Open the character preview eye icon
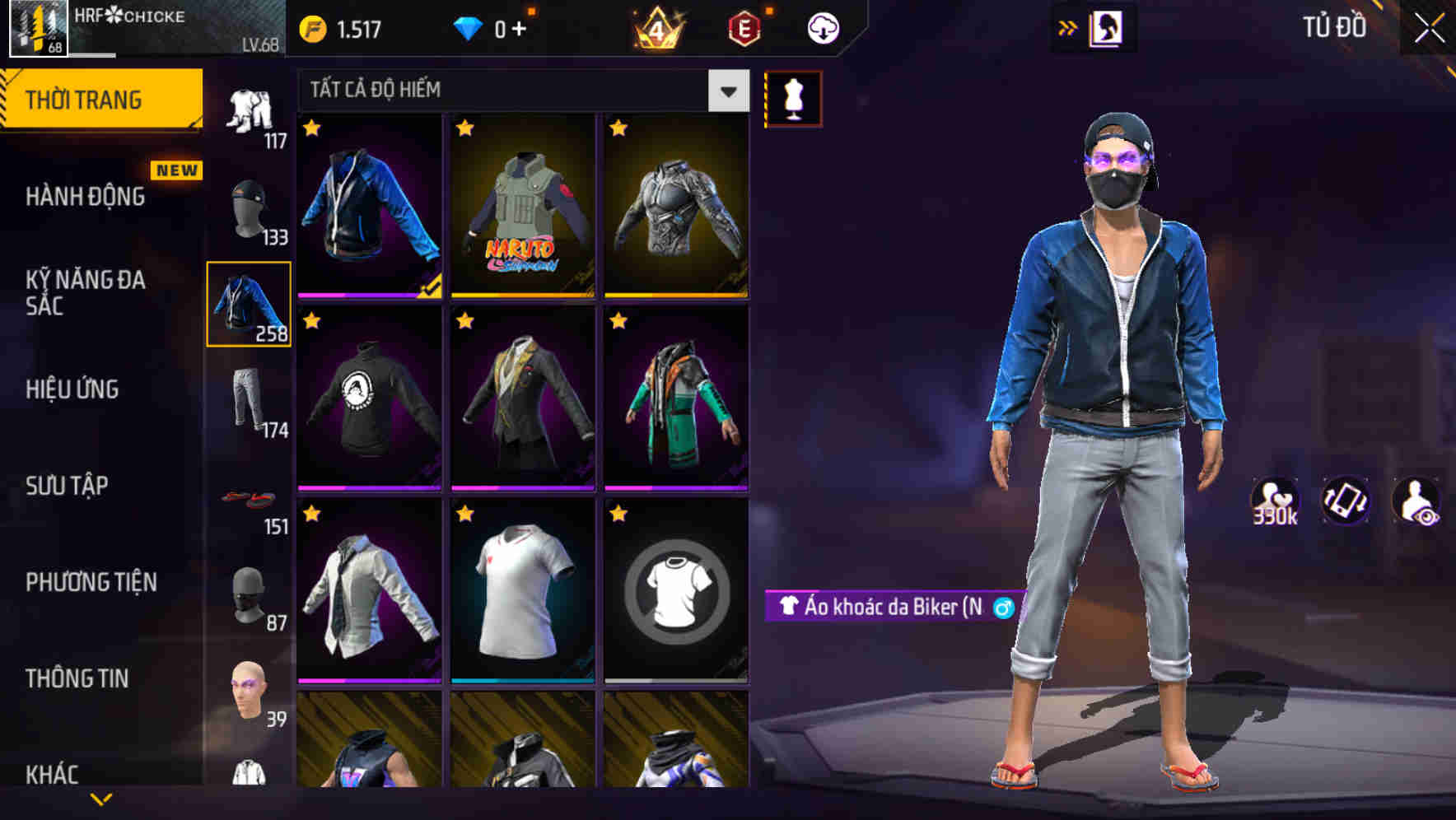 pos(1416,503)
